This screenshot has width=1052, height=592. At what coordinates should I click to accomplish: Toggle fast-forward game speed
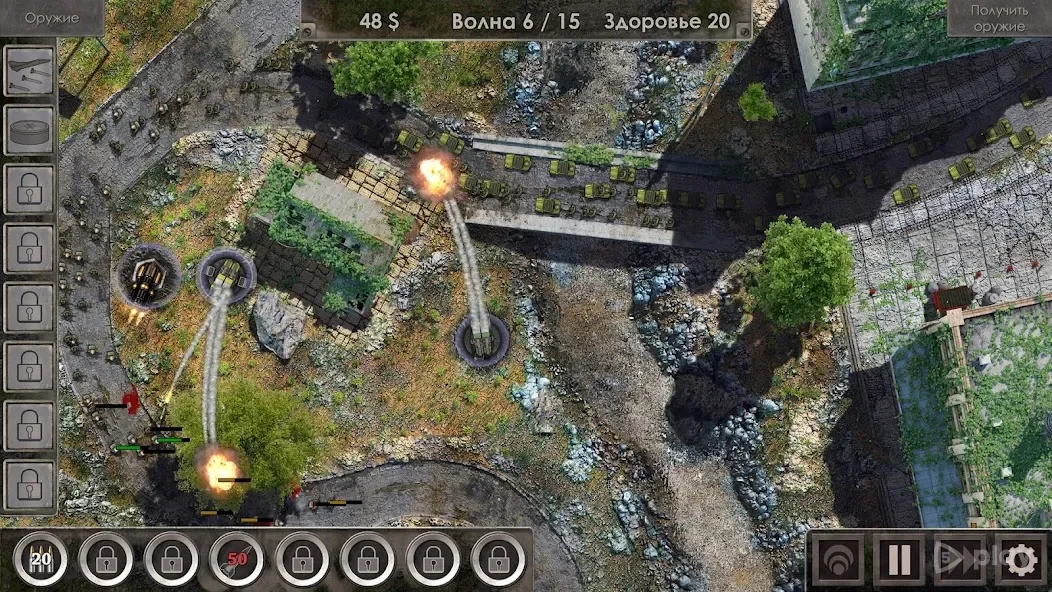(958, 560)
